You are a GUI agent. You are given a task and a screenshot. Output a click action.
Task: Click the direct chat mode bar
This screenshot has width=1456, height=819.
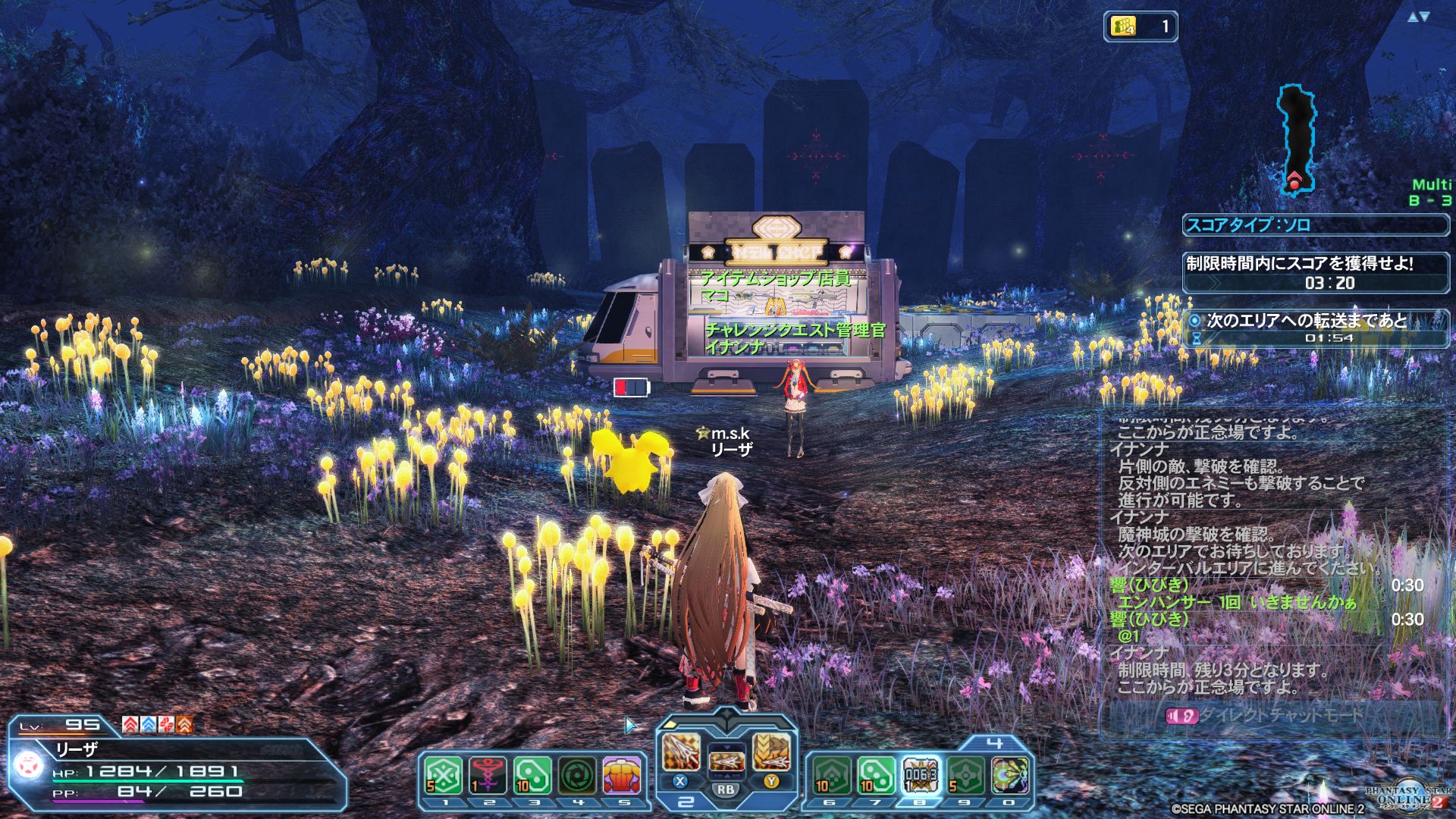(1274, 715)
